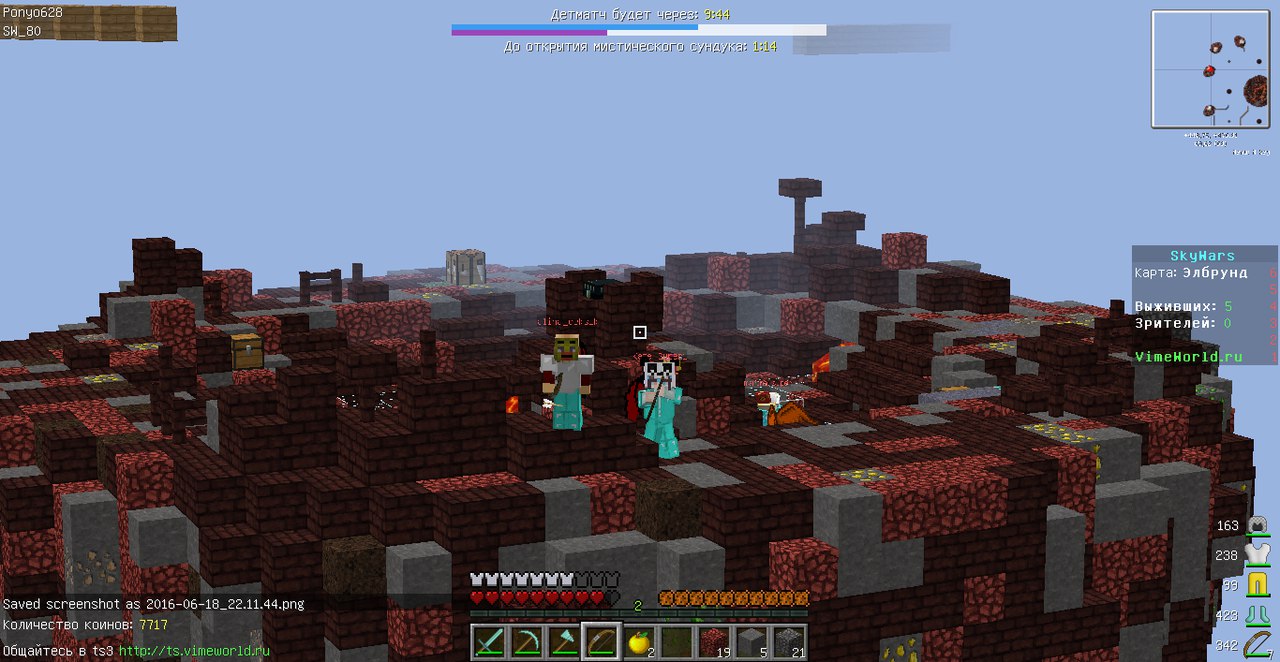The image size is (1280, 662).
Task: Select the bow in the hotbar
Action: pyautogui.click(x=600, y=640)
